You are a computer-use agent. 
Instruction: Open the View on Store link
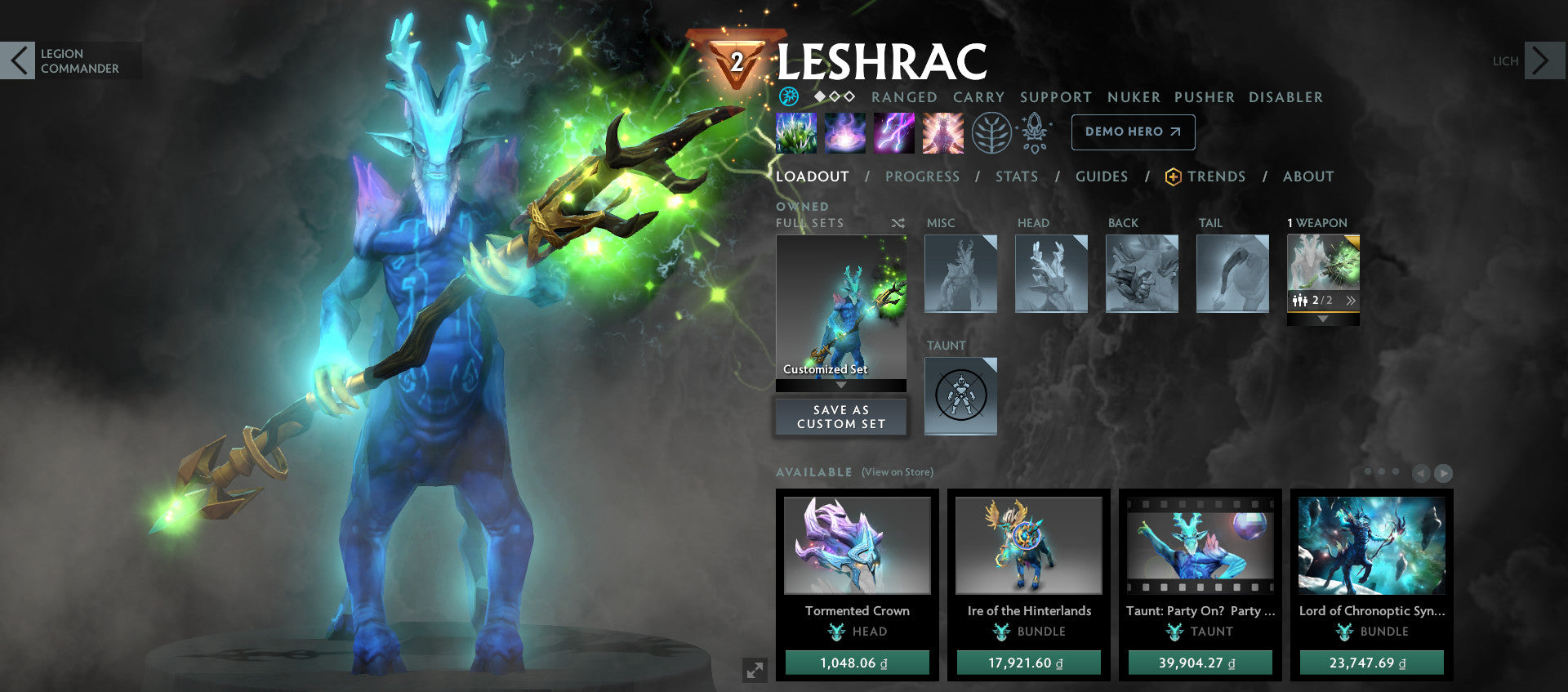click(897, 472)
